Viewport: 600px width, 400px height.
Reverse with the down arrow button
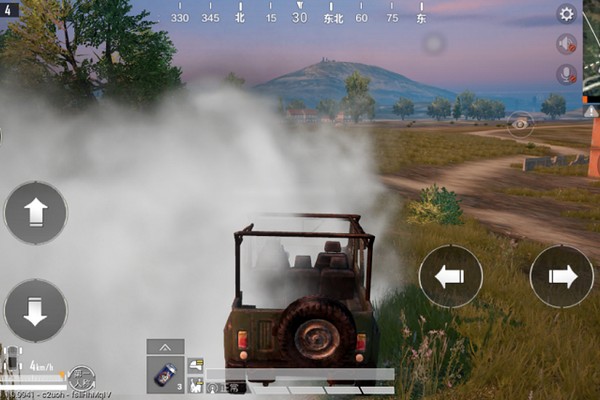36,310
